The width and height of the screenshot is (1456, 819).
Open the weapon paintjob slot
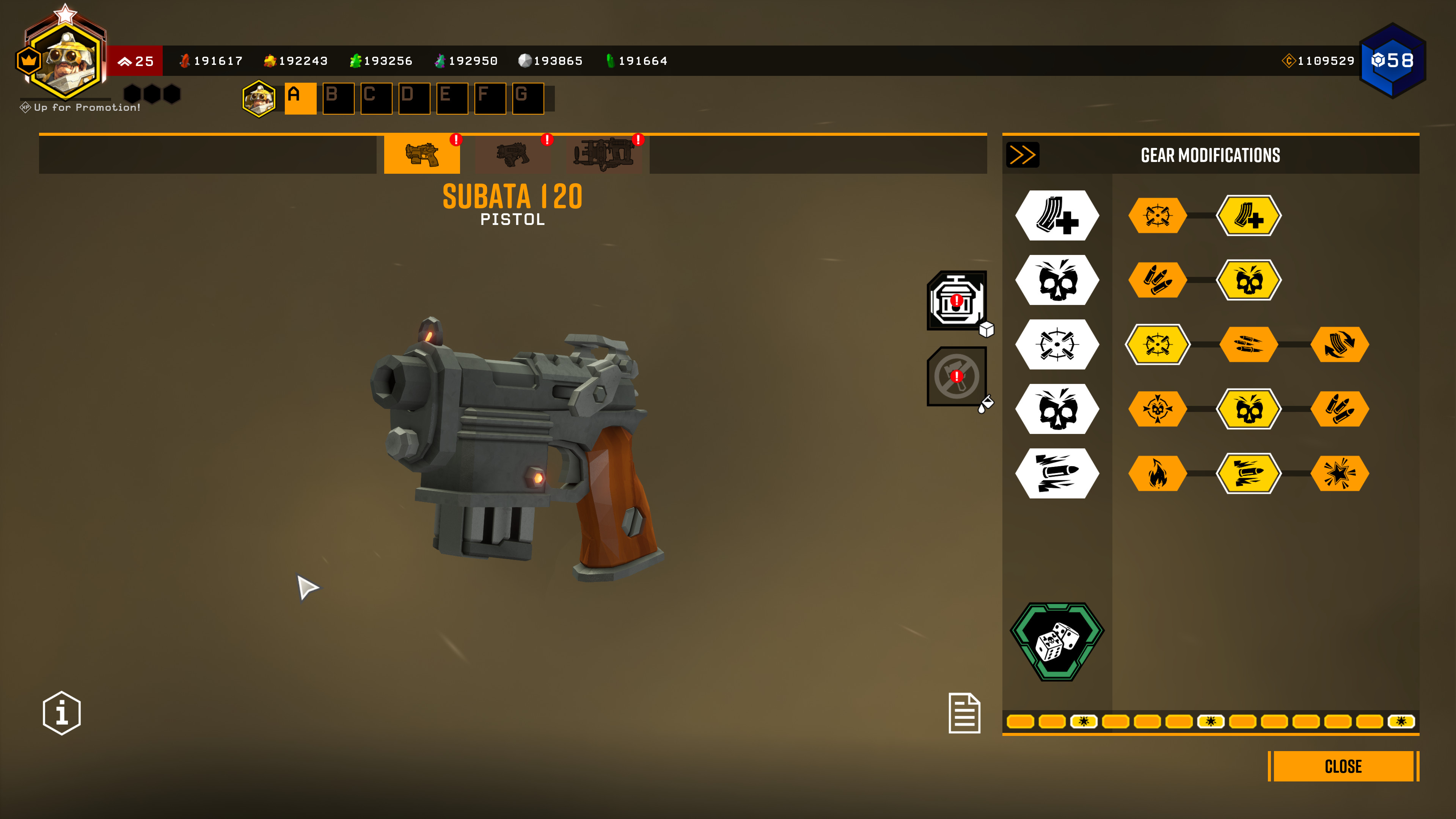pos(957,376)
